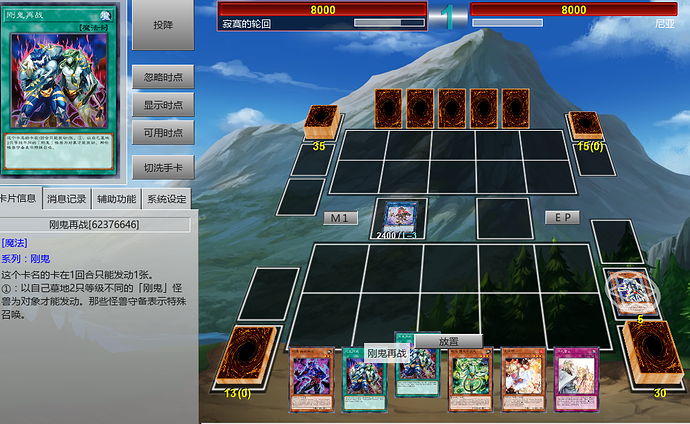
Task: Switch to the 辅助功能 tab
Action: [x=116, y=198]
